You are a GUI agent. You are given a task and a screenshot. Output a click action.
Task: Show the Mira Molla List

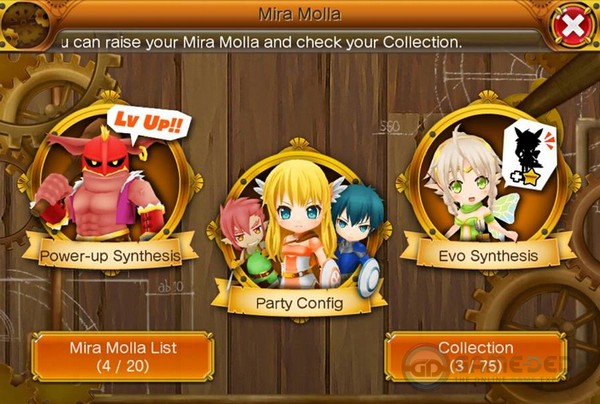click(x=123, y=356)
